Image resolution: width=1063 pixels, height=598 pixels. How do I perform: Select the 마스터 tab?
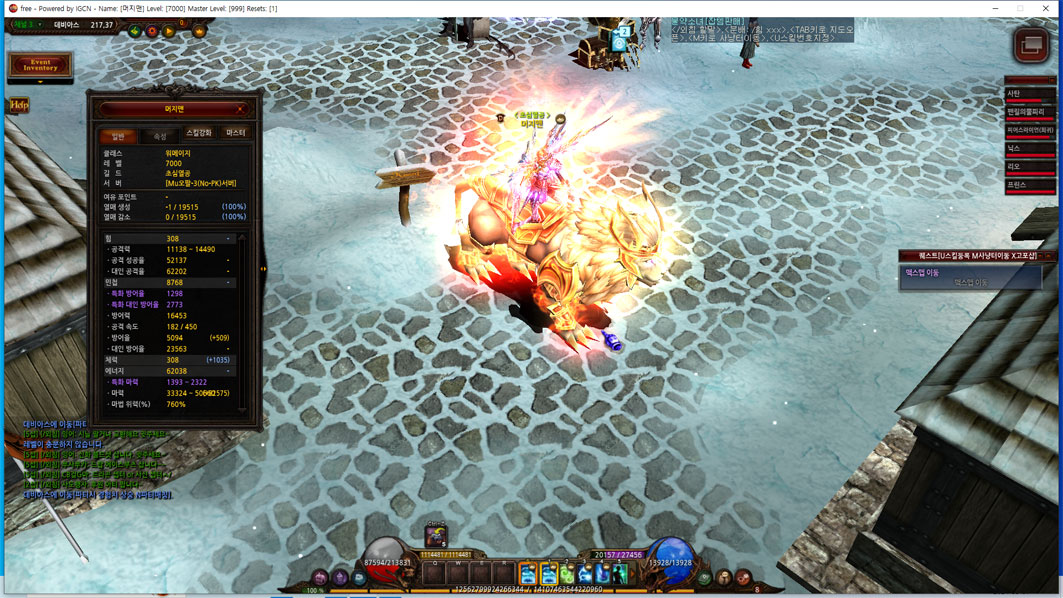236,133
